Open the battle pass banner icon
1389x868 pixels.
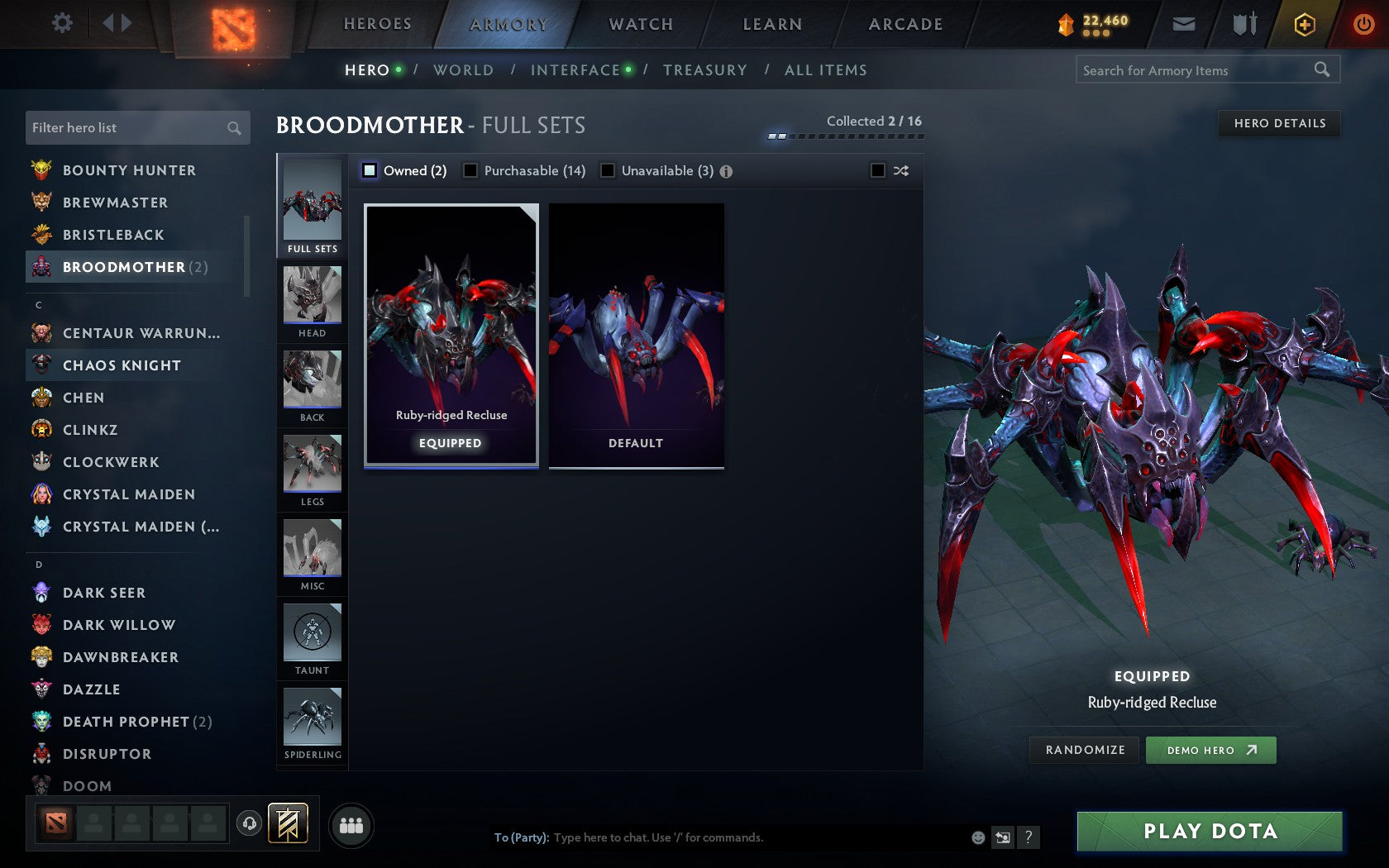coord(288,823)
